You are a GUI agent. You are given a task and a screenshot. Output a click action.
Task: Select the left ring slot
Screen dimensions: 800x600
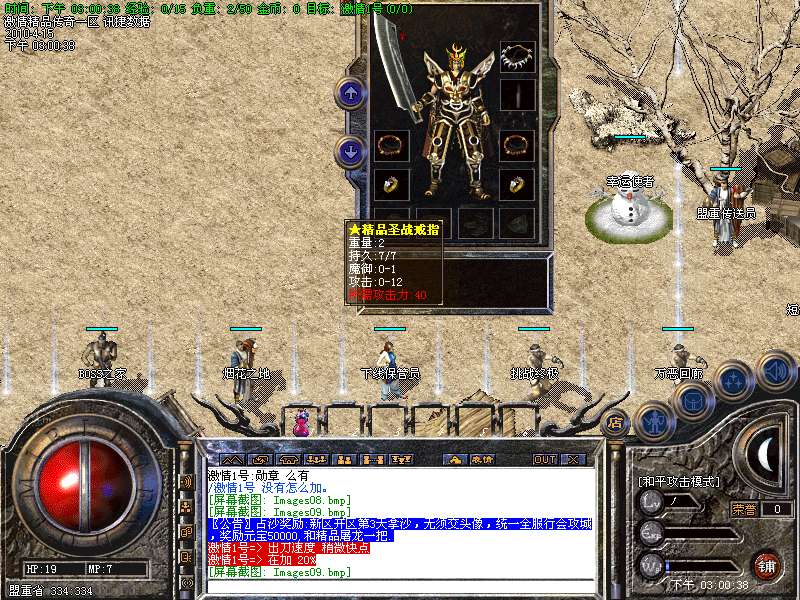[x=388, y=184]
